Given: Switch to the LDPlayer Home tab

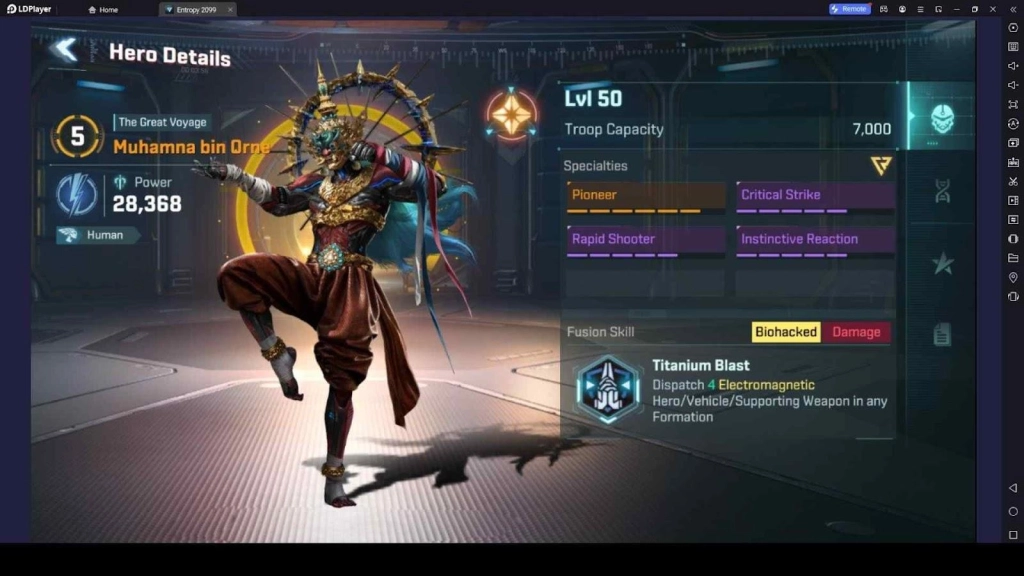Looking at the screenshot, I should [103, 9].
